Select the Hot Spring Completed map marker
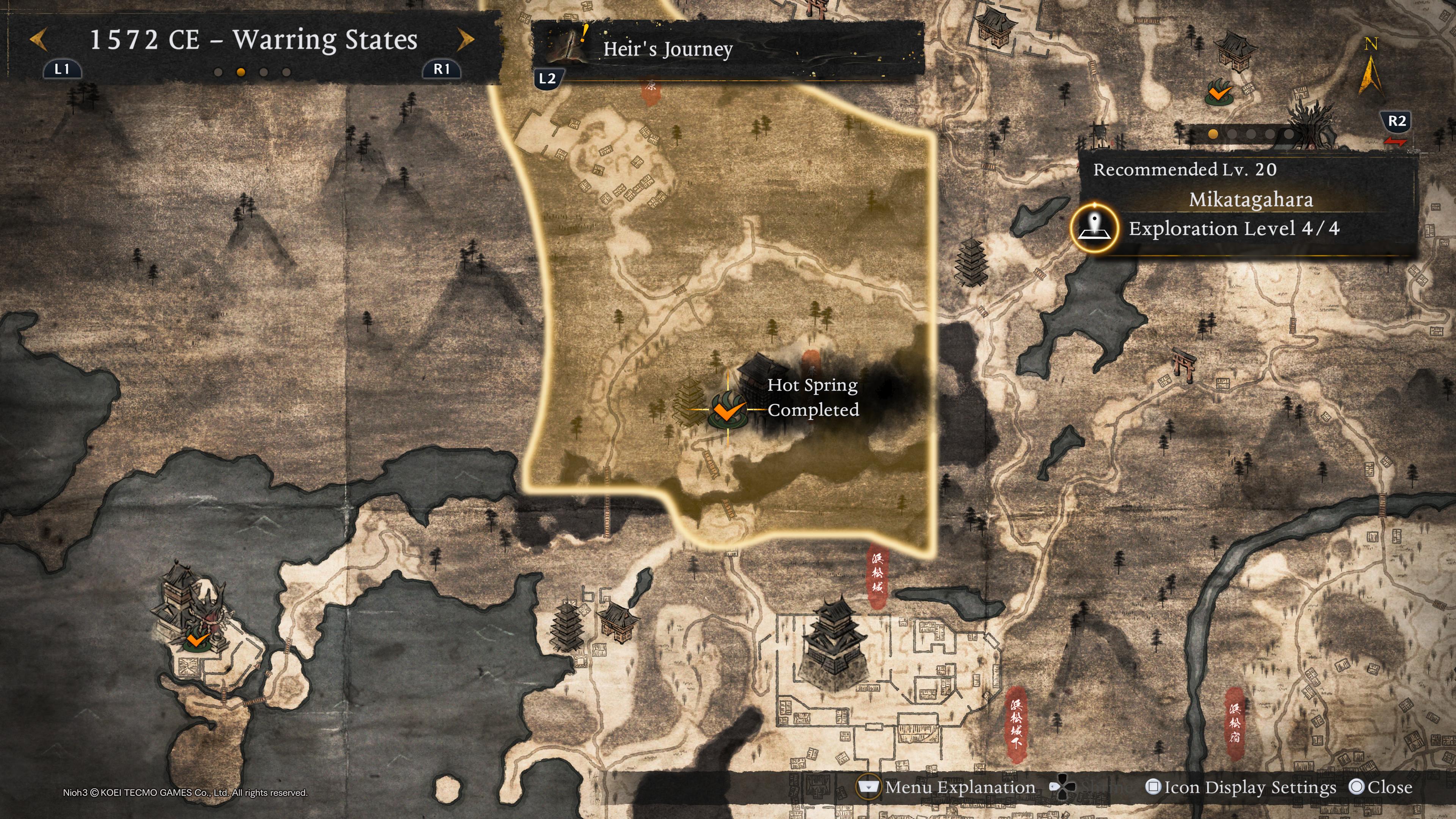 tap(727, 410)
